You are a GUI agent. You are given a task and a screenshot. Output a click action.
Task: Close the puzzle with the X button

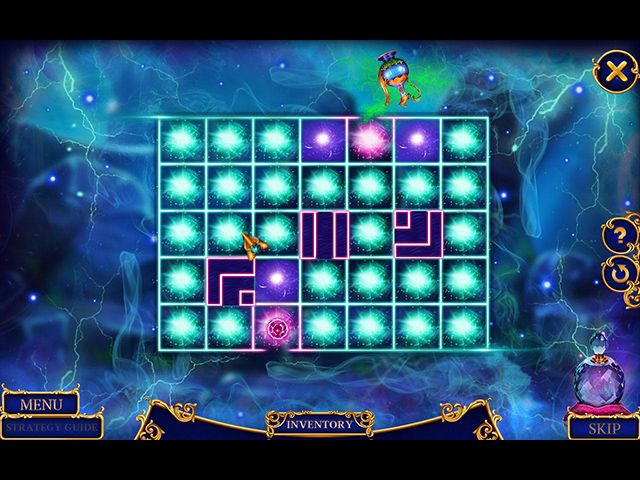tap(616, 71)
